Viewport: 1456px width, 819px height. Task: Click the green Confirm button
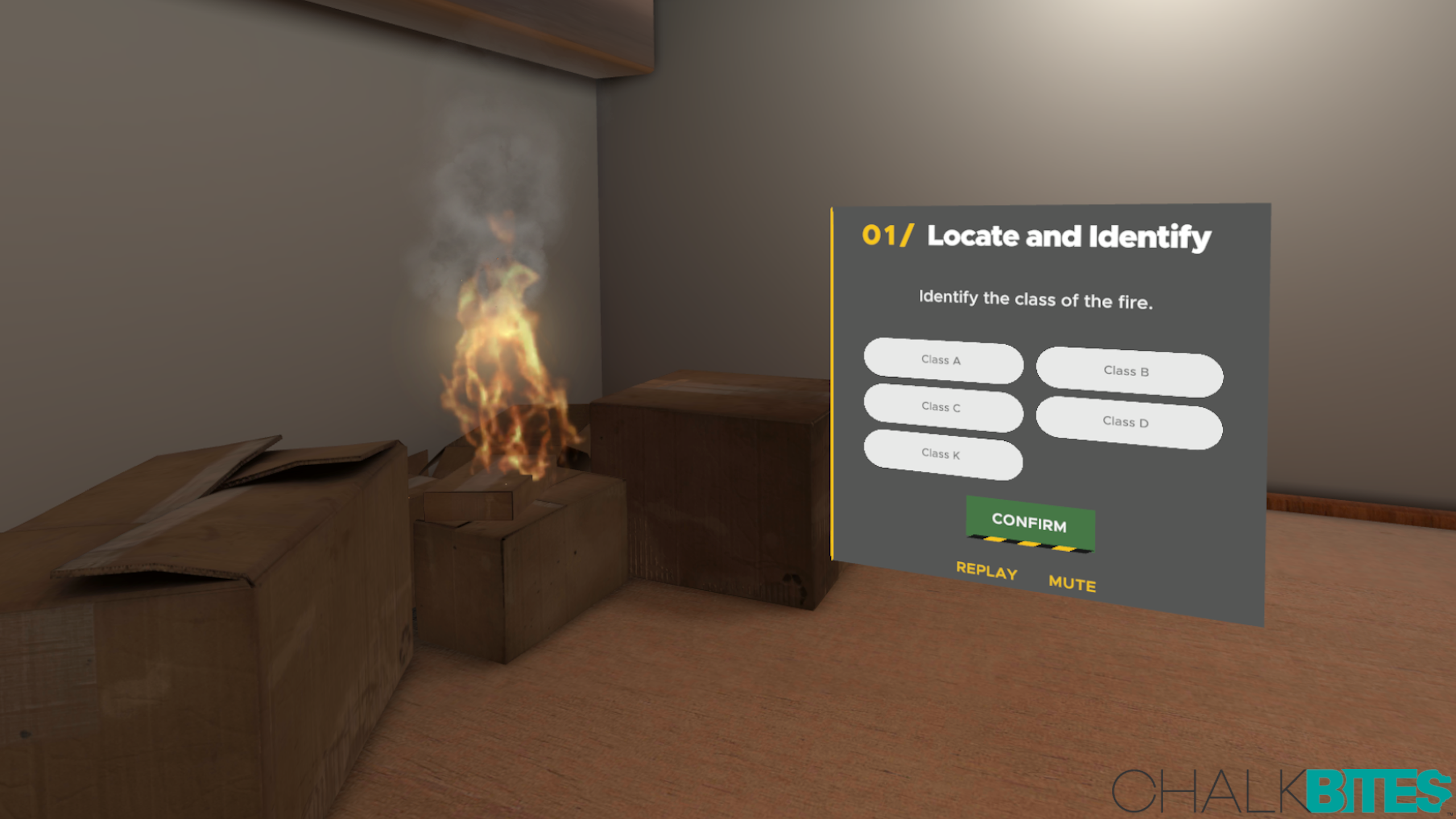pos(1029,523)
